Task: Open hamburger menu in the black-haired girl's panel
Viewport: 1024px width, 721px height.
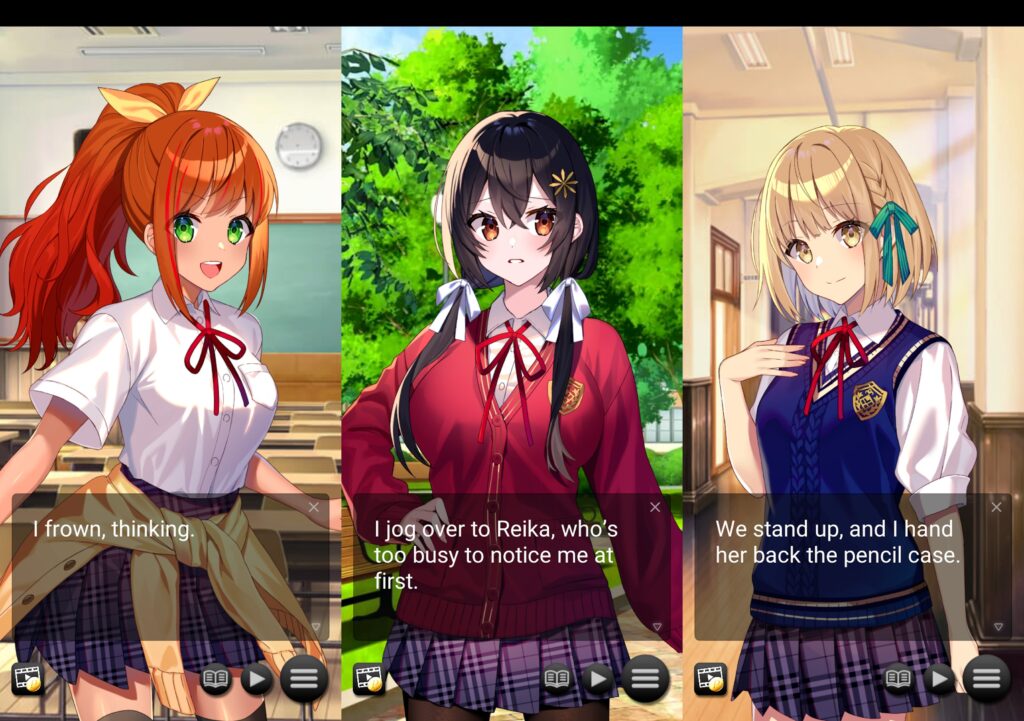Action: [645, 680]
